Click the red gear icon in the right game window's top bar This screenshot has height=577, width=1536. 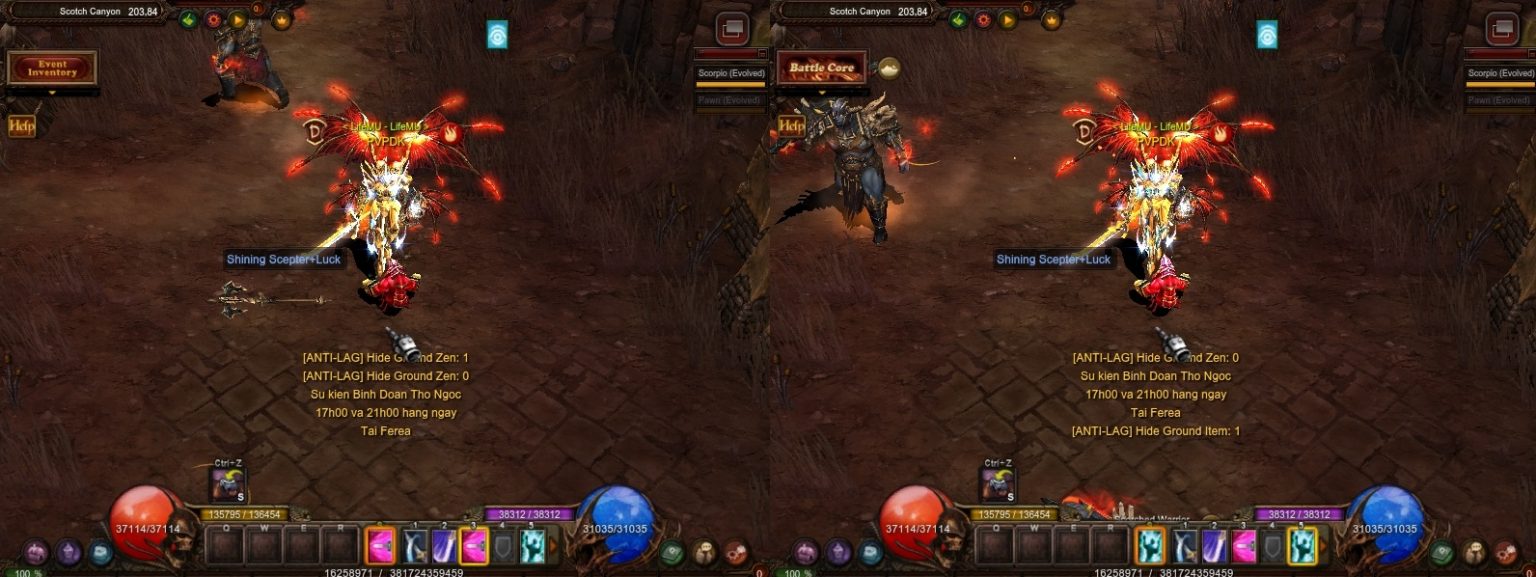tap(983, 19)
